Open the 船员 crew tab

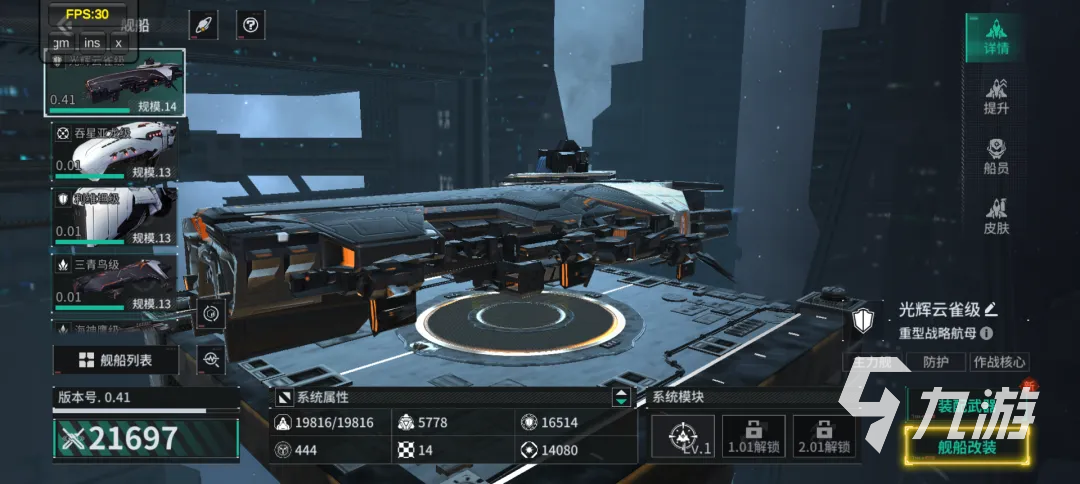coord(995,157)
